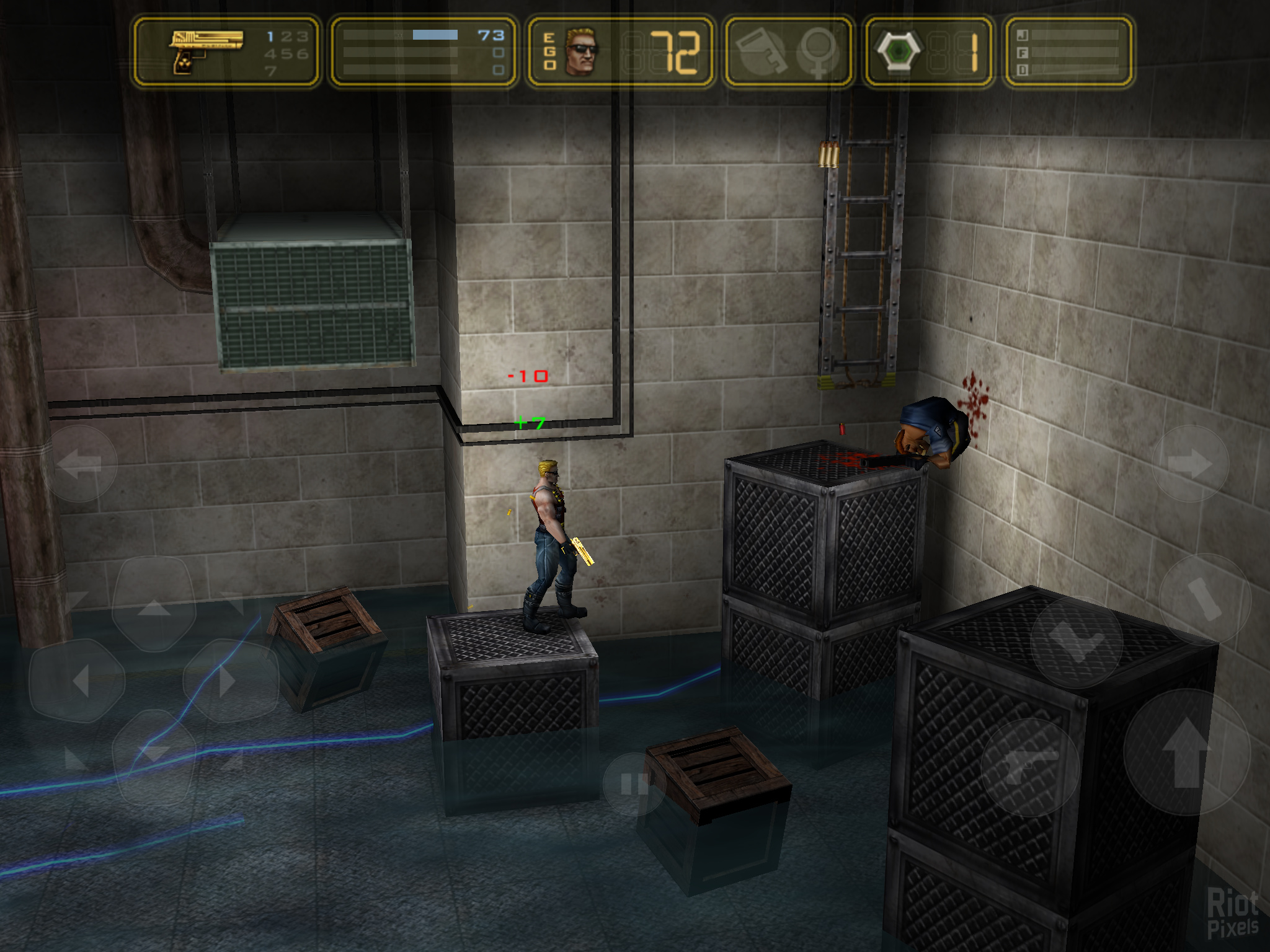Select the golden pistol weapon panel
This screenshot has height=952, width=1270.
point(226,52)
